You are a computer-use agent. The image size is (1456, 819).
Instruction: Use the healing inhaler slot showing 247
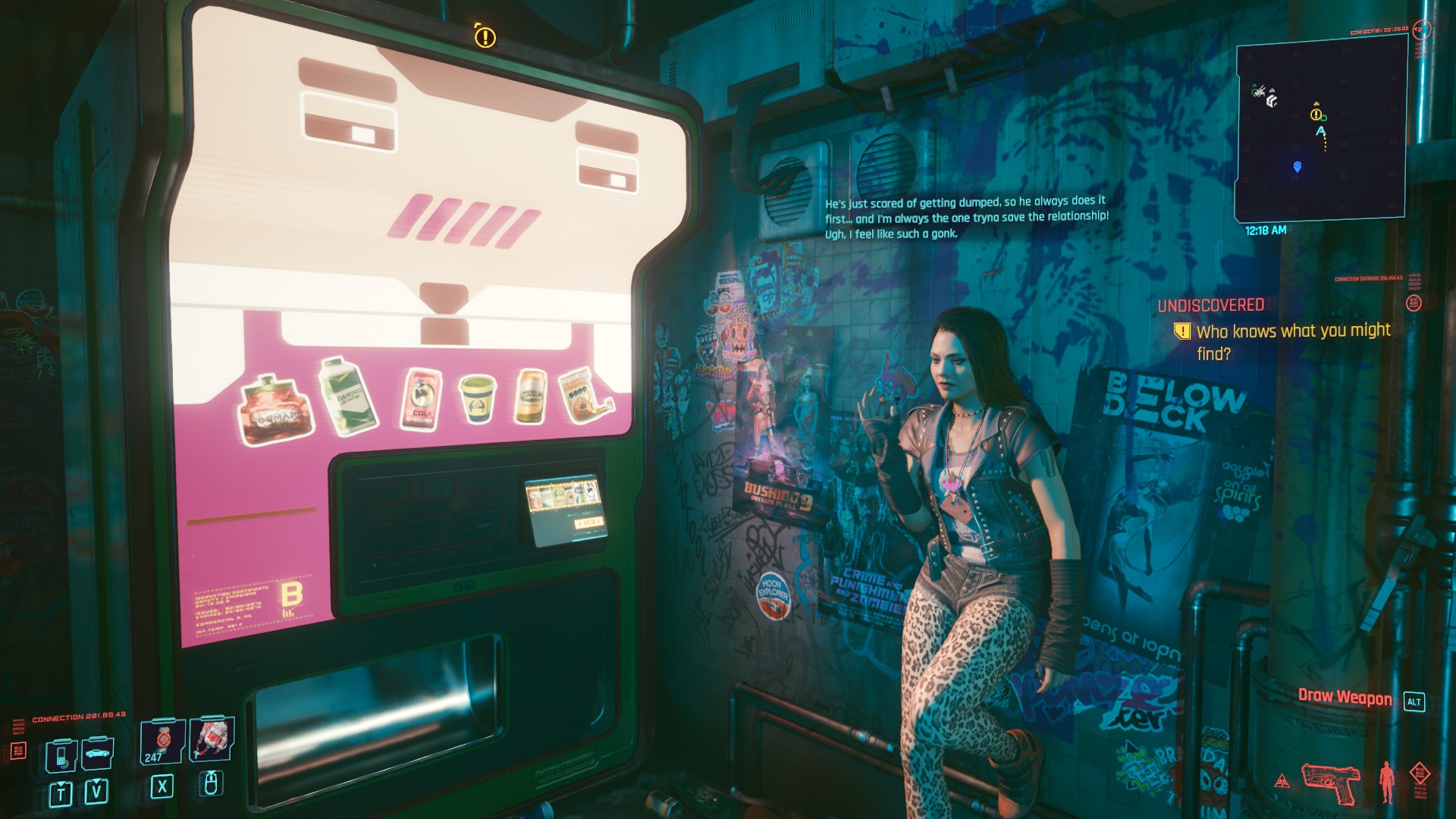162,741
